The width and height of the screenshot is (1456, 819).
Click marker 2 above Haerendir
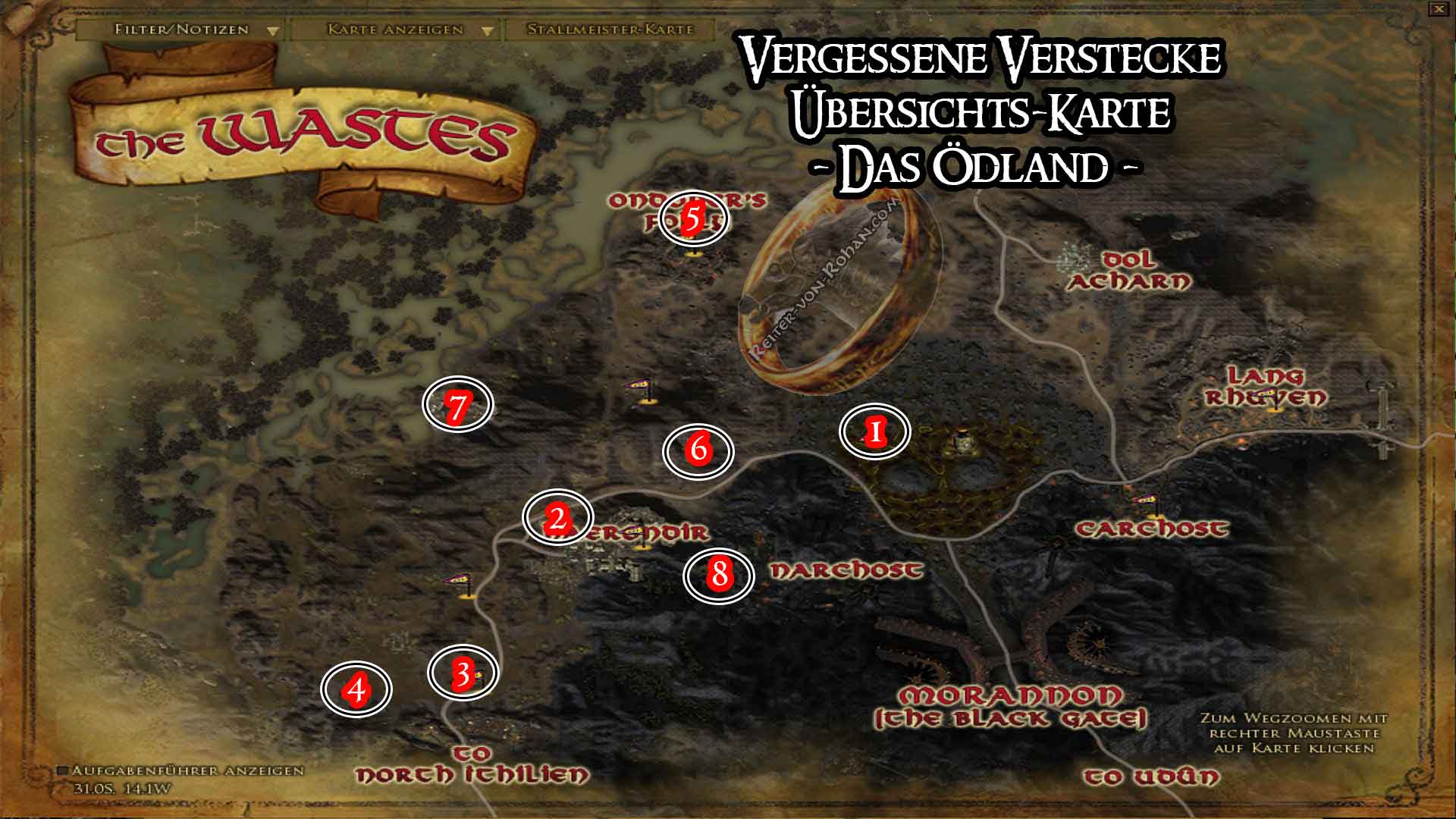click(558, 518)
